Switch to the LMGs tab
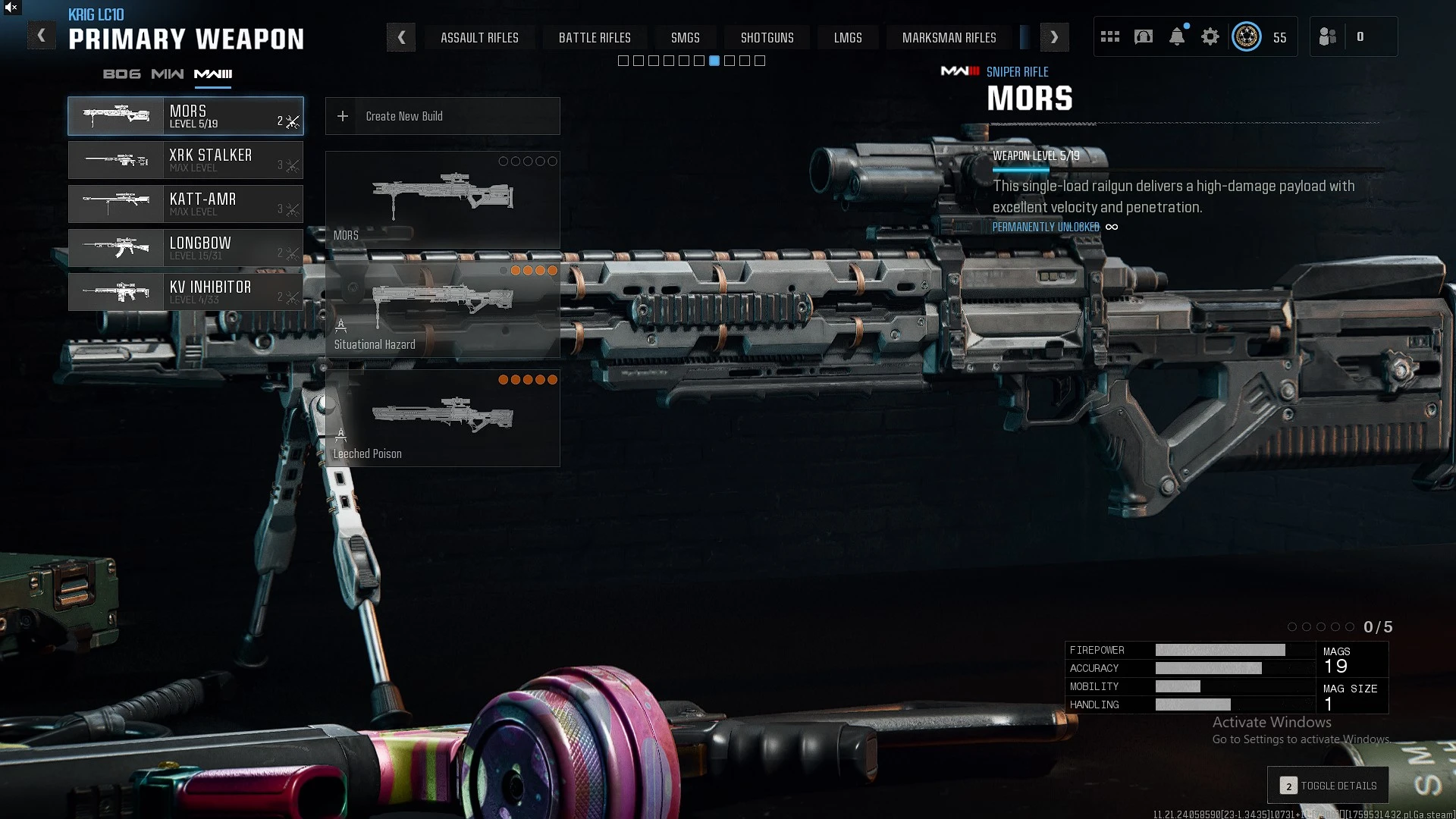1456x819 pixels. click(848, 37)
